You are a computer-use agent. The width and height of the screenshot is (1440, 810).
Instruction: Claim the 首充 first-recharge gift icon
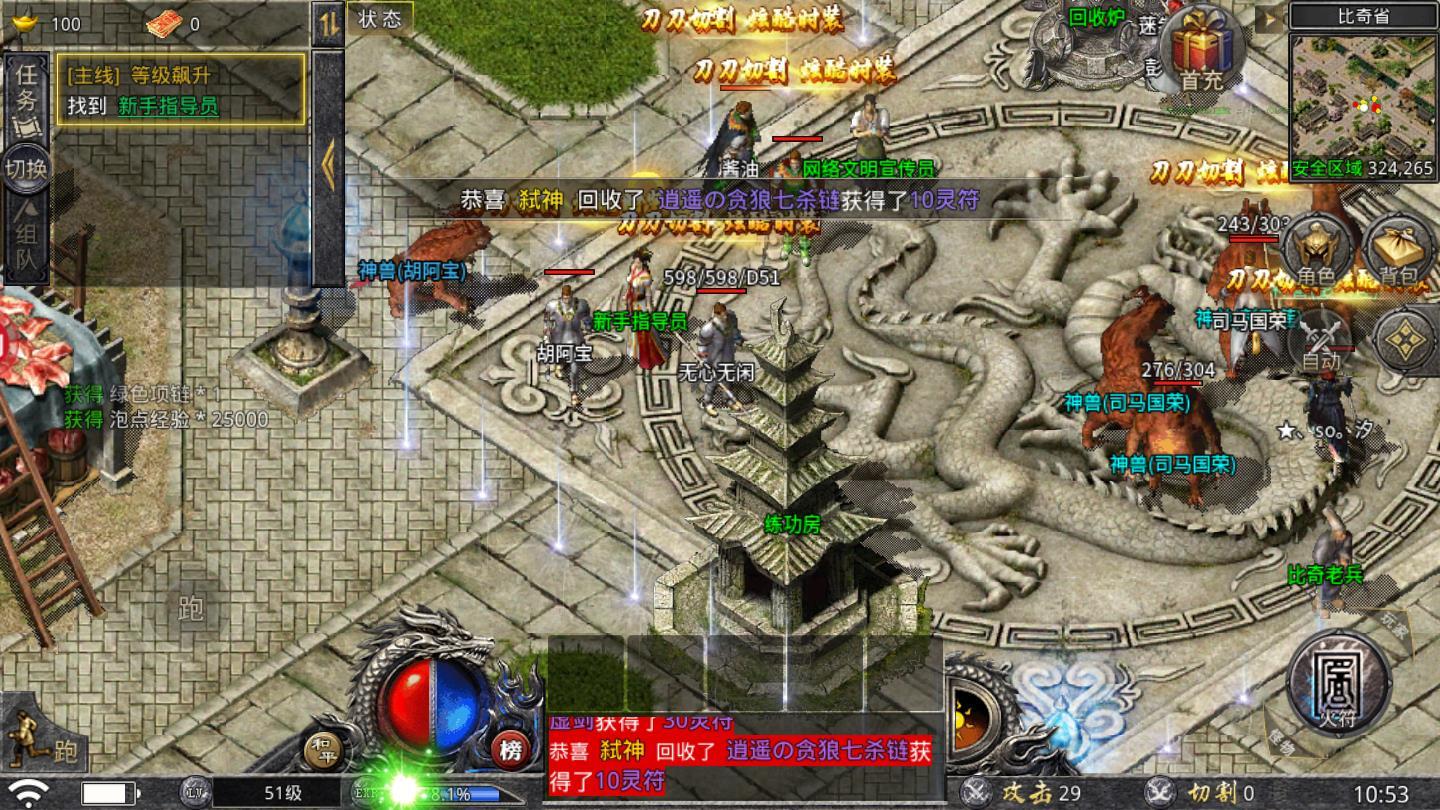click(x=1204, y=50)
